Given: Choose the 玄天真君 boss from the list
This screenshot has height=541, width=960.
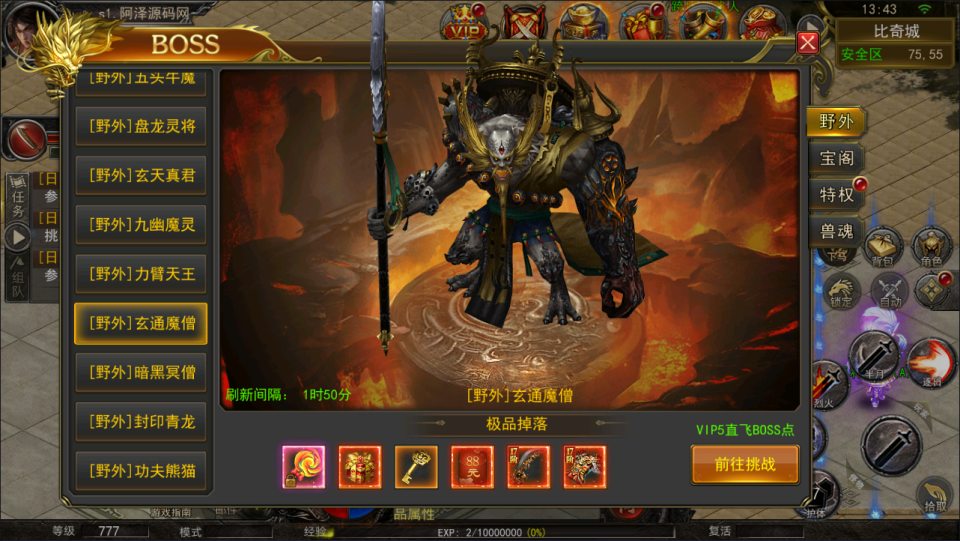Looking at the screenshot, I should 141,175.
